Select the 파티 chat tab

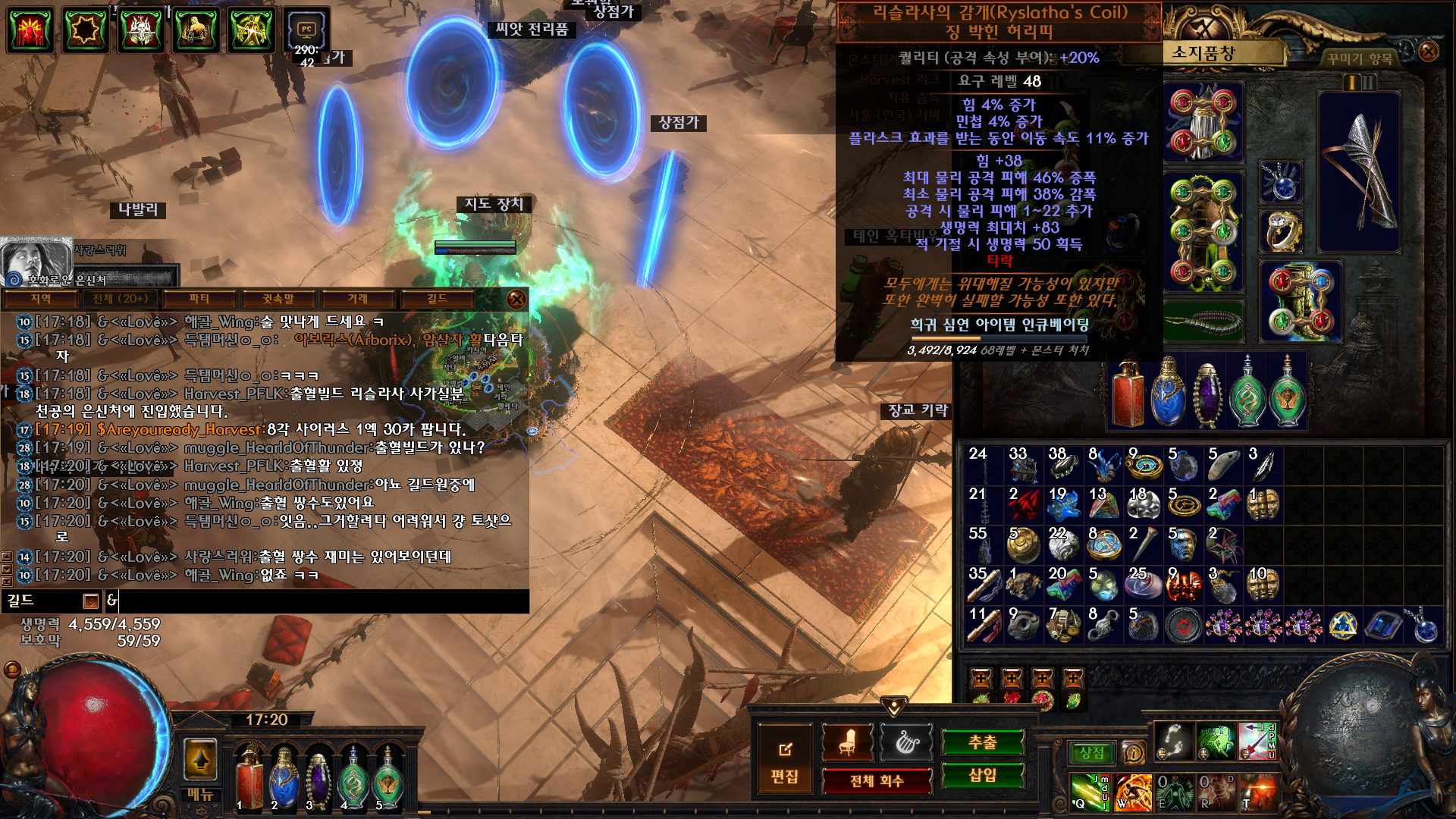pyautogui.click(x=199, y=299)
